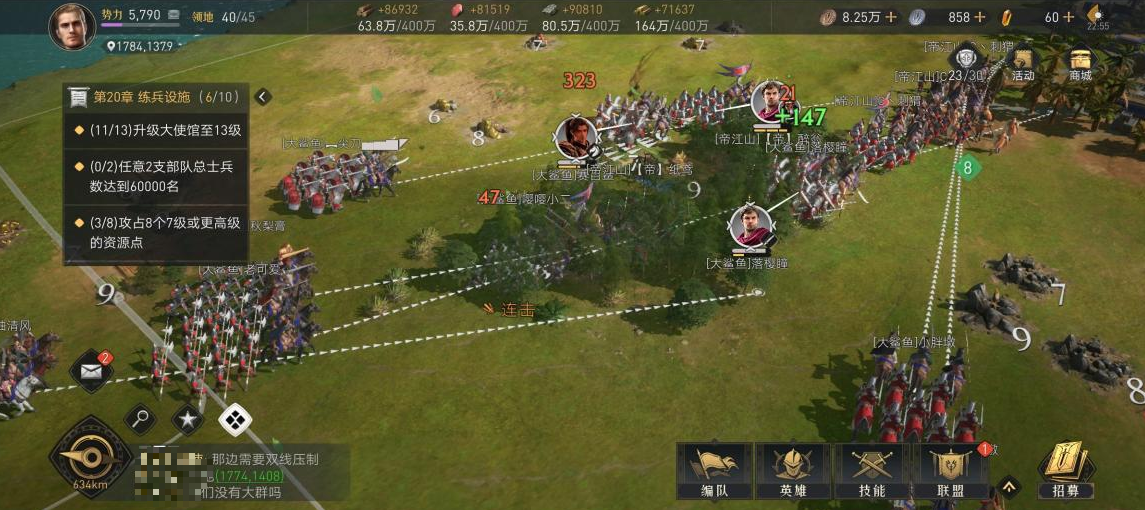Image resolution: width=1145 pixels, height=510 pixels.
Task: Open the 英雄 heroes menu
Action: point(793,470)
